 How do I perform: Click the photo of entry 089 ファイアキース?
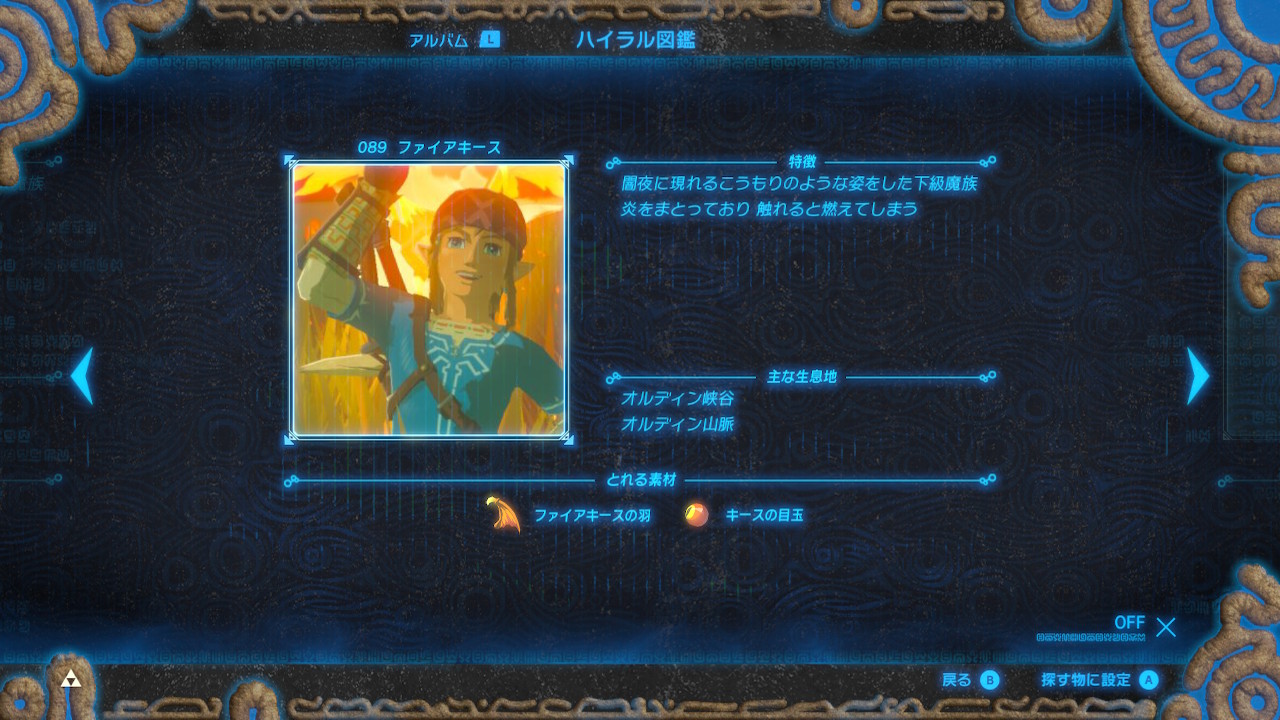pyautogui.click(x=432, y=300)
